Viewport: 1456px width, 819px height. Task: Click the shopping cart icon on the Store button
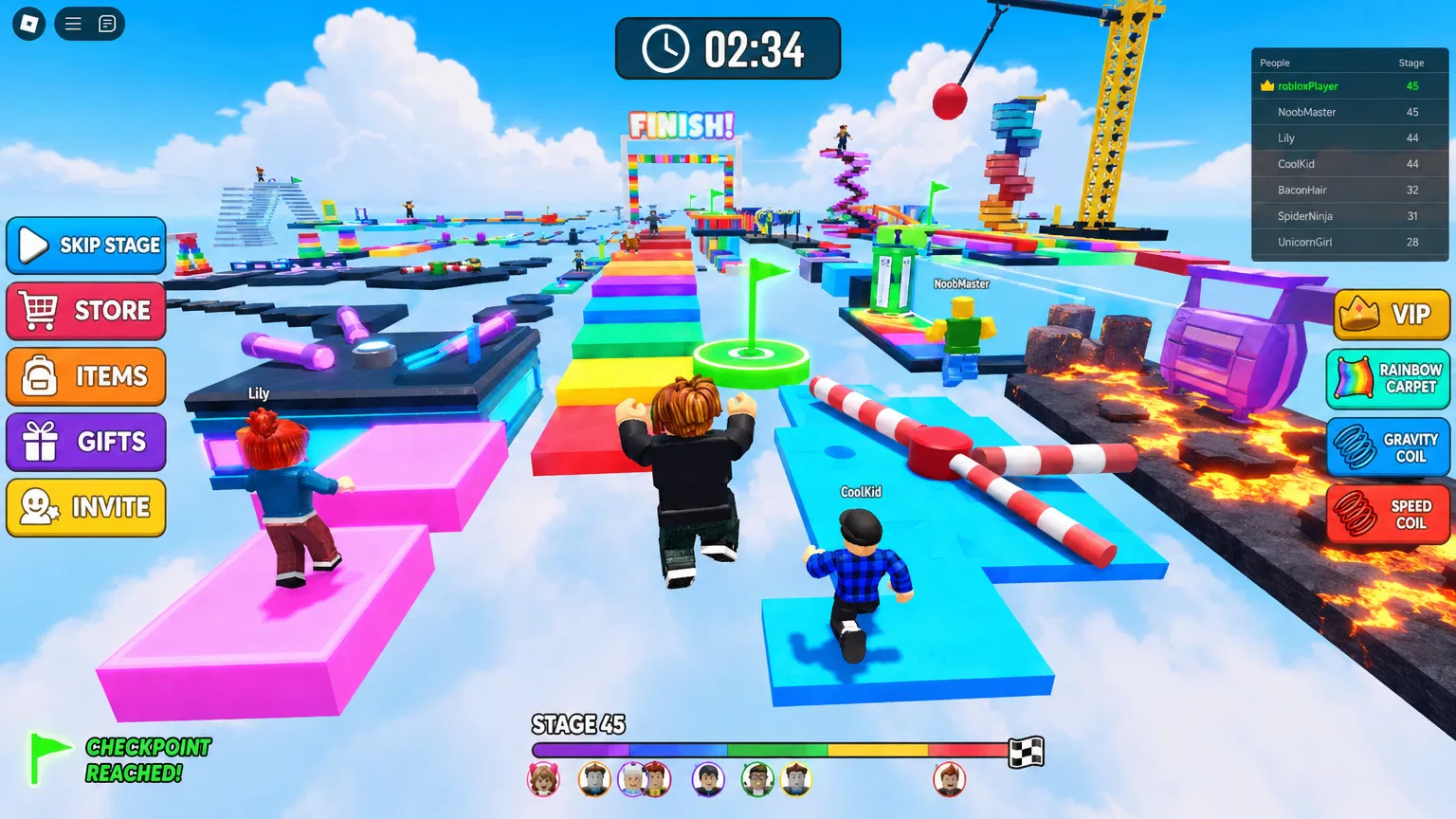click(x=38, y=311)
